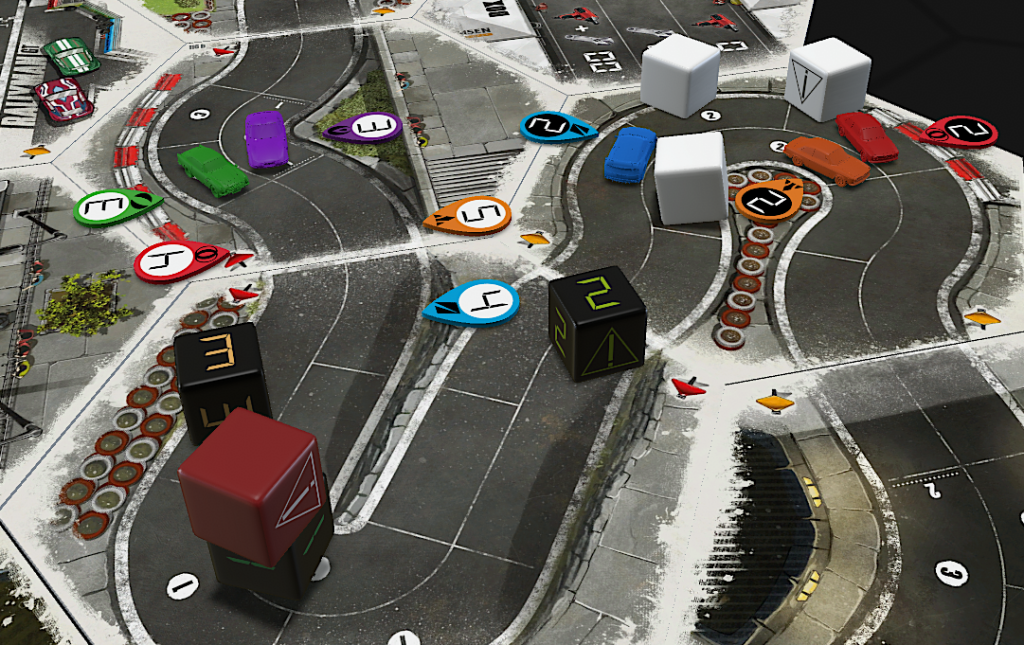Choose the blue gear 4 token
The width and height of the screenshot is (1024, 645).
pos(473,302)
